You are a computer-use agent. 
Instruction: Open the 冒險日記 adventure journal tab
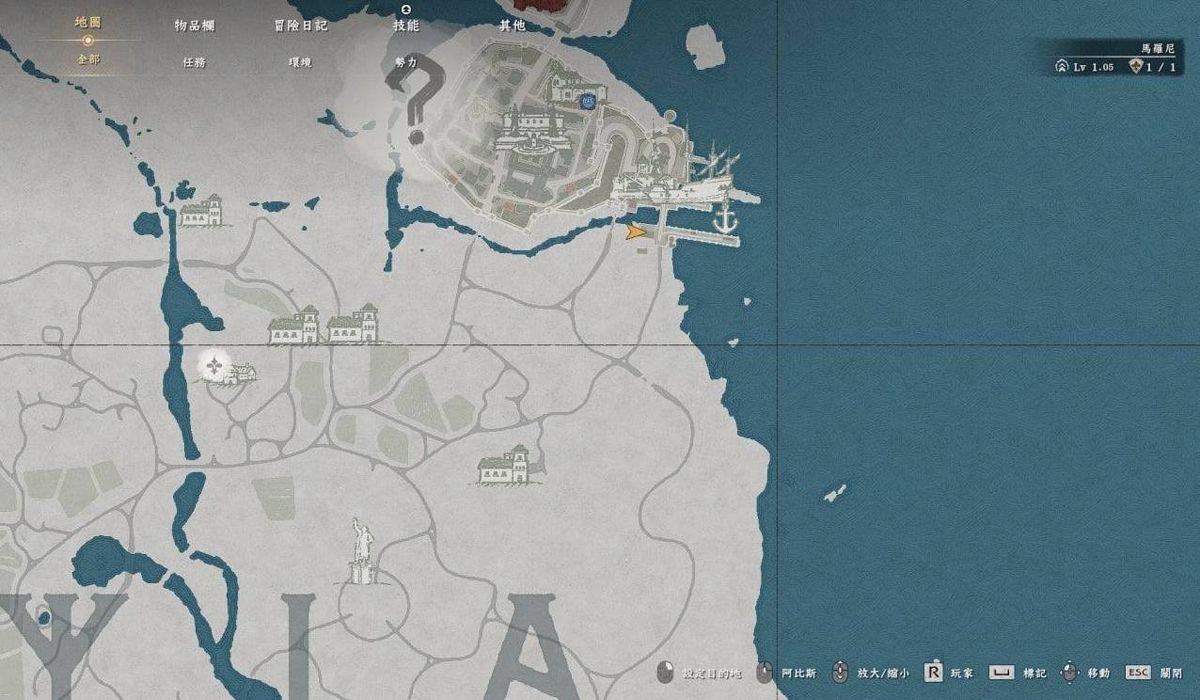(x=299, y=26)
